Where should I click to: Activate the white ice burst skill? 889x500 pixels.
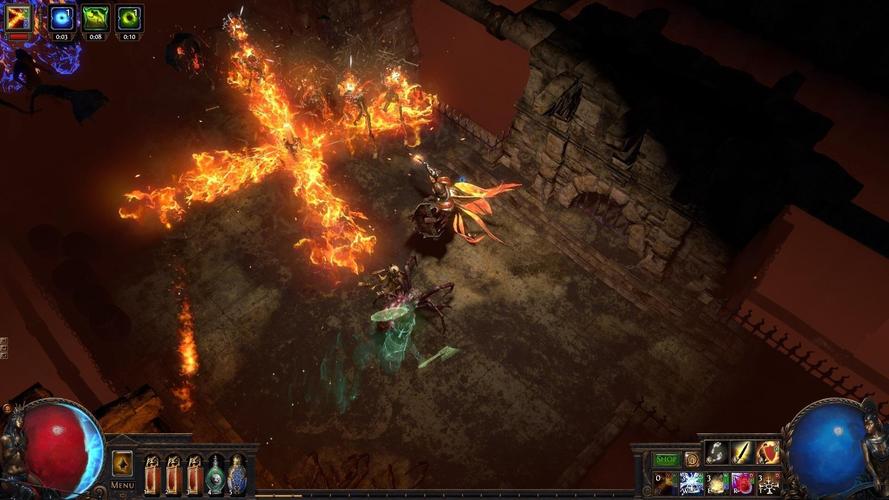pyautogui.click(x=691, y=483)
